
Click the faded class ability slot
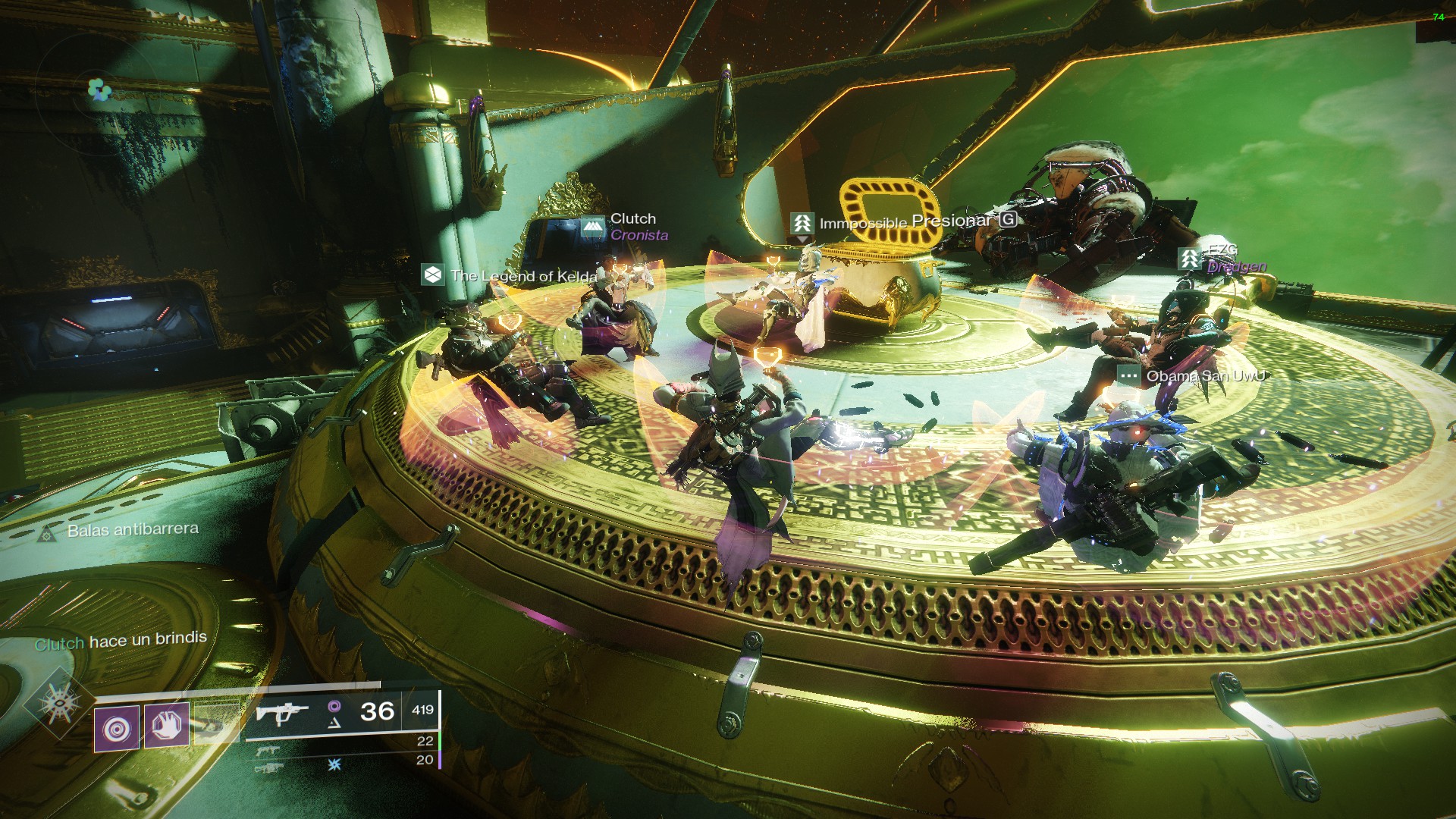(x=215, y=723)
